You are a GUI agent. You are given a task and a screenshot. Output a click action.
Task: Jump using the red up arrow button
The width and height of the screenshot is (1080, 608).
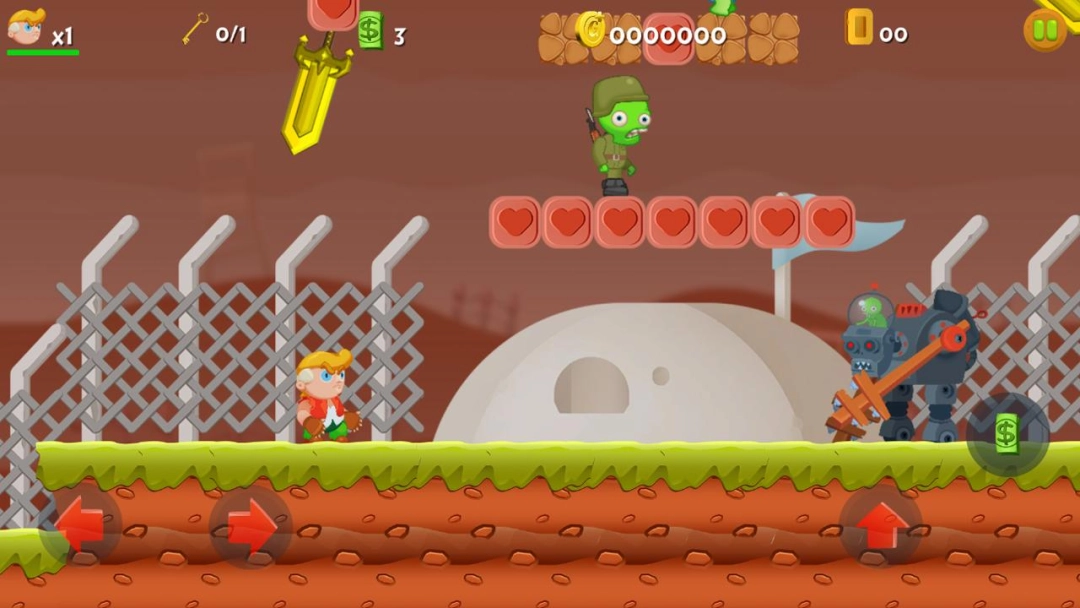[x=880, y=526]
